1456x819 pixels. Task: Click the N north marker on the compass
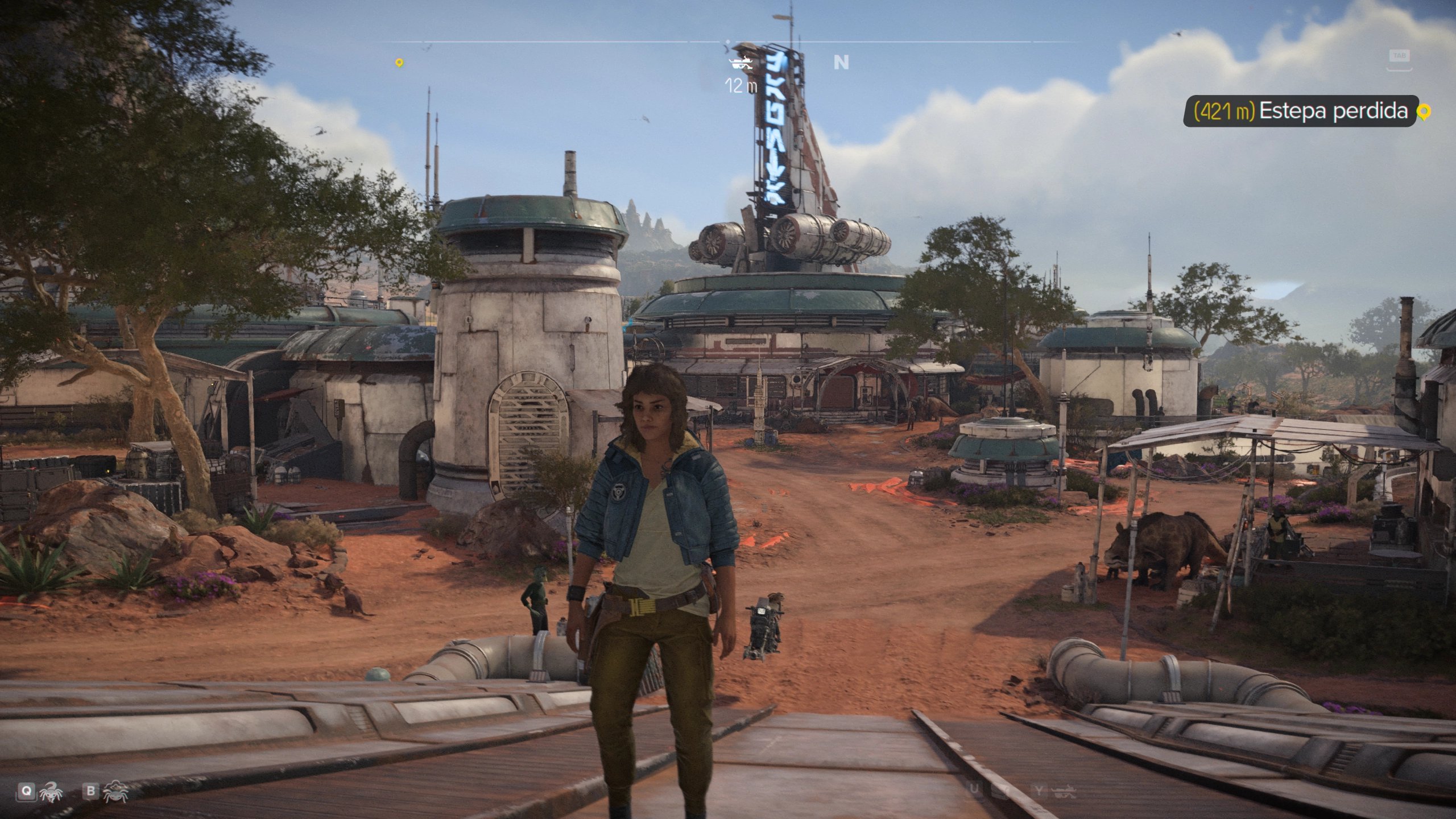click(841, 63)
